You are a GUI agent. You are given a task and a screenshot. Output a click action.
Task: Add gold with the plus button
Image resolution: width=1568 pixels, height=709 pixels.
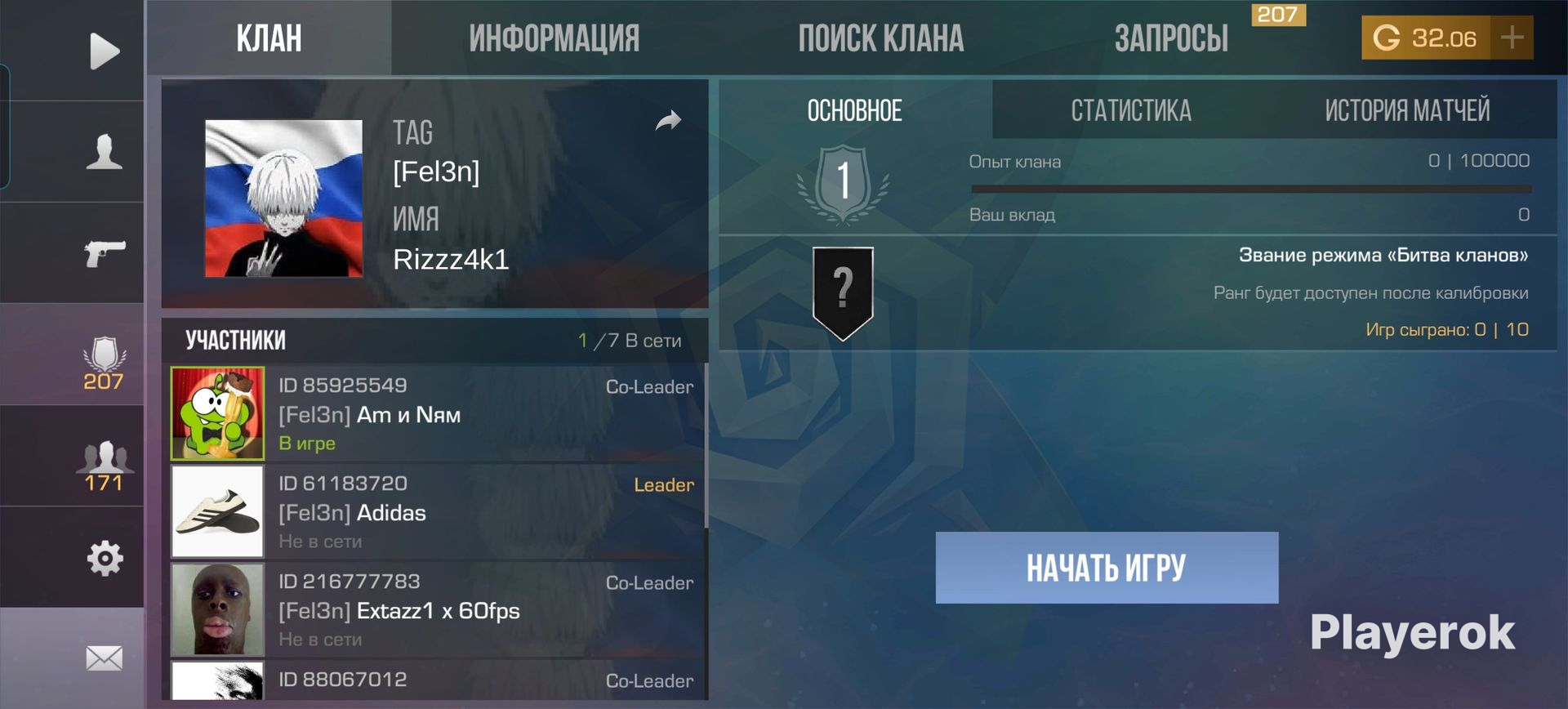[x=1512, y=38]
